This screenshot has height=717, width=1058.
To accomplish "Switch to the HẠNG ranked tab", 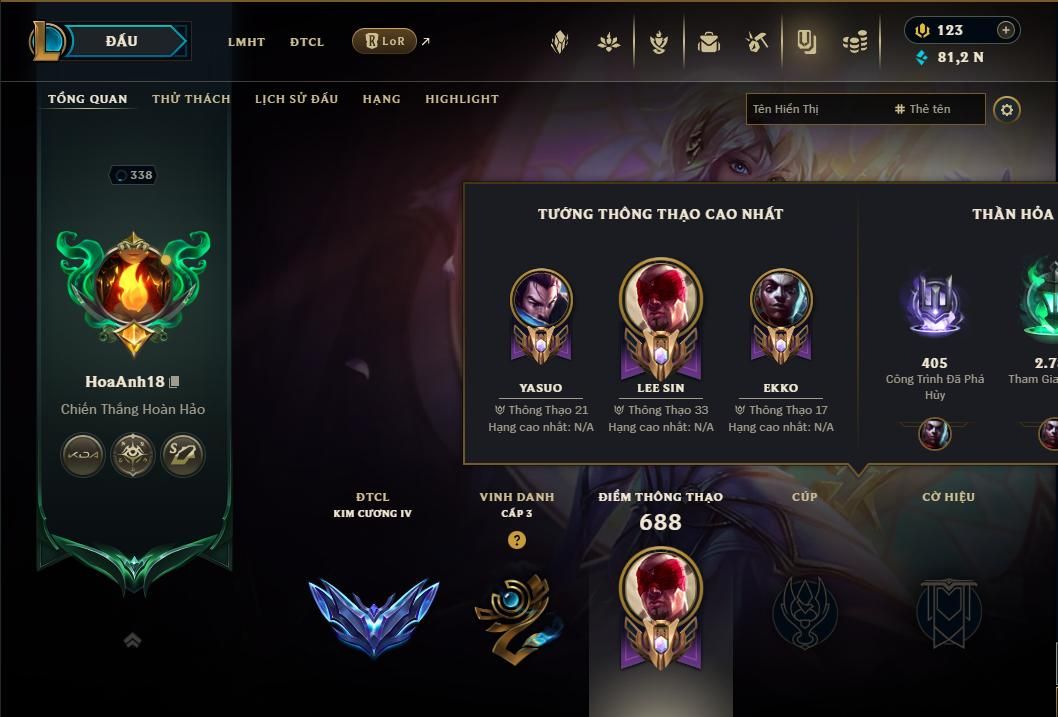I will pos(381,99).
